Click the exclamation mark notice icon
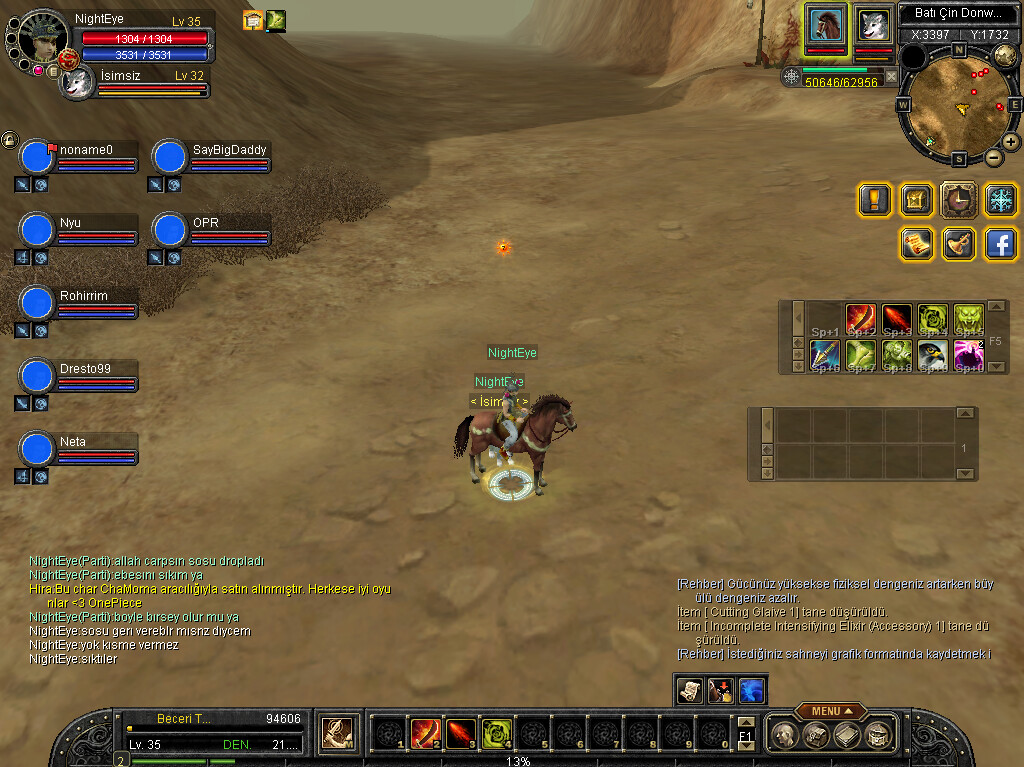The height and width of the screenshot is (767, 1024). 875,199
